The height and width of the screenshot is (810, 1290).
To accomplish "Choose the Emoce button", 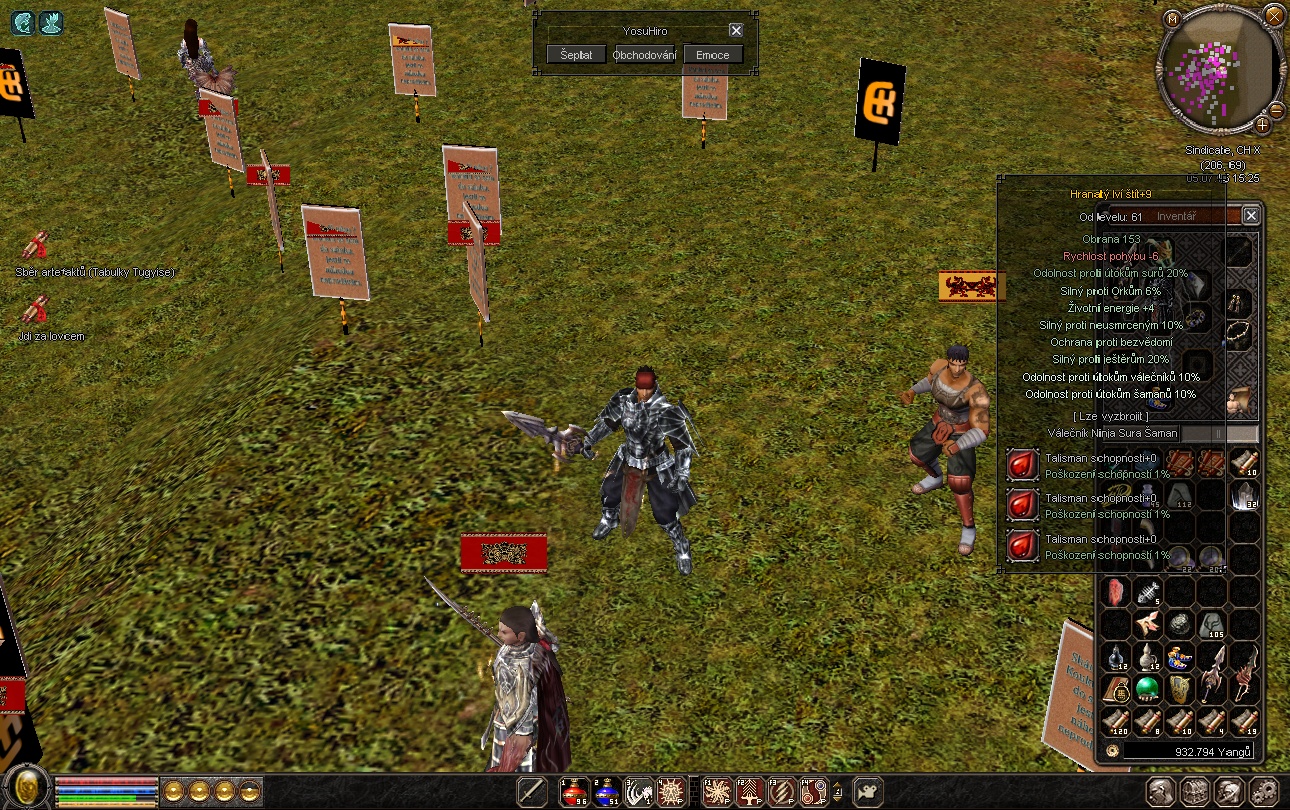I will 713,55.
